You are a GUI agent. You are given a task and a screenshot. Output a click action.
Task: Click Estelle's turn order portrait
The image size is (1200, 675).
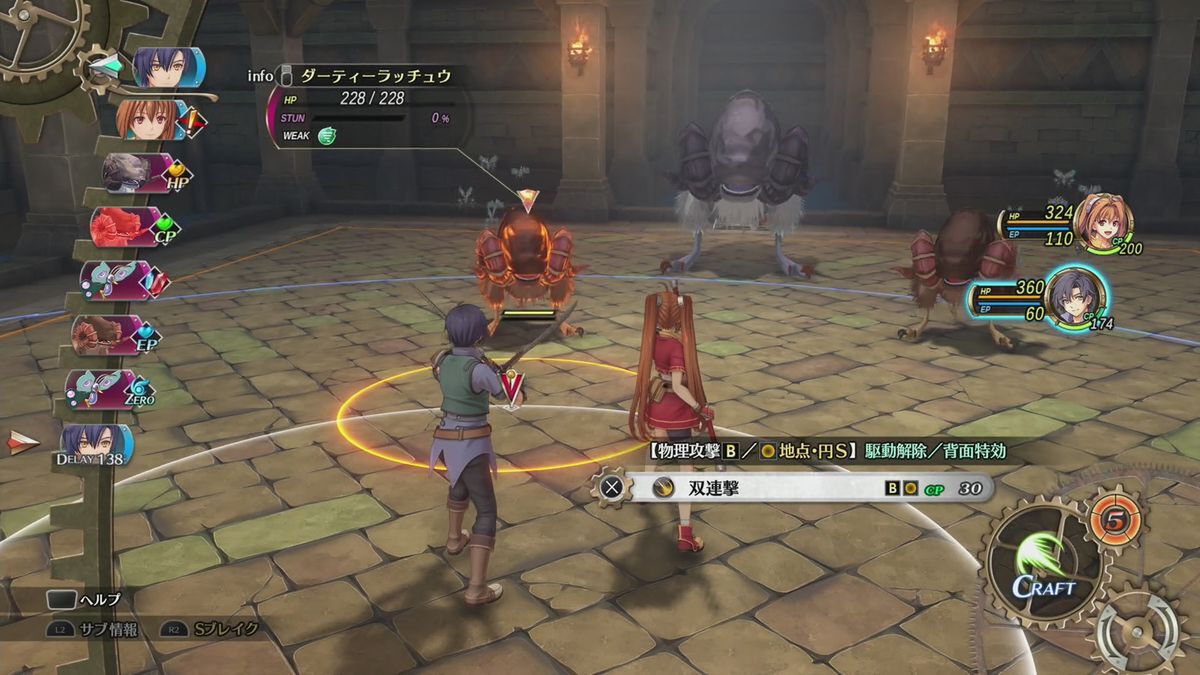click(x=150, y=120)
